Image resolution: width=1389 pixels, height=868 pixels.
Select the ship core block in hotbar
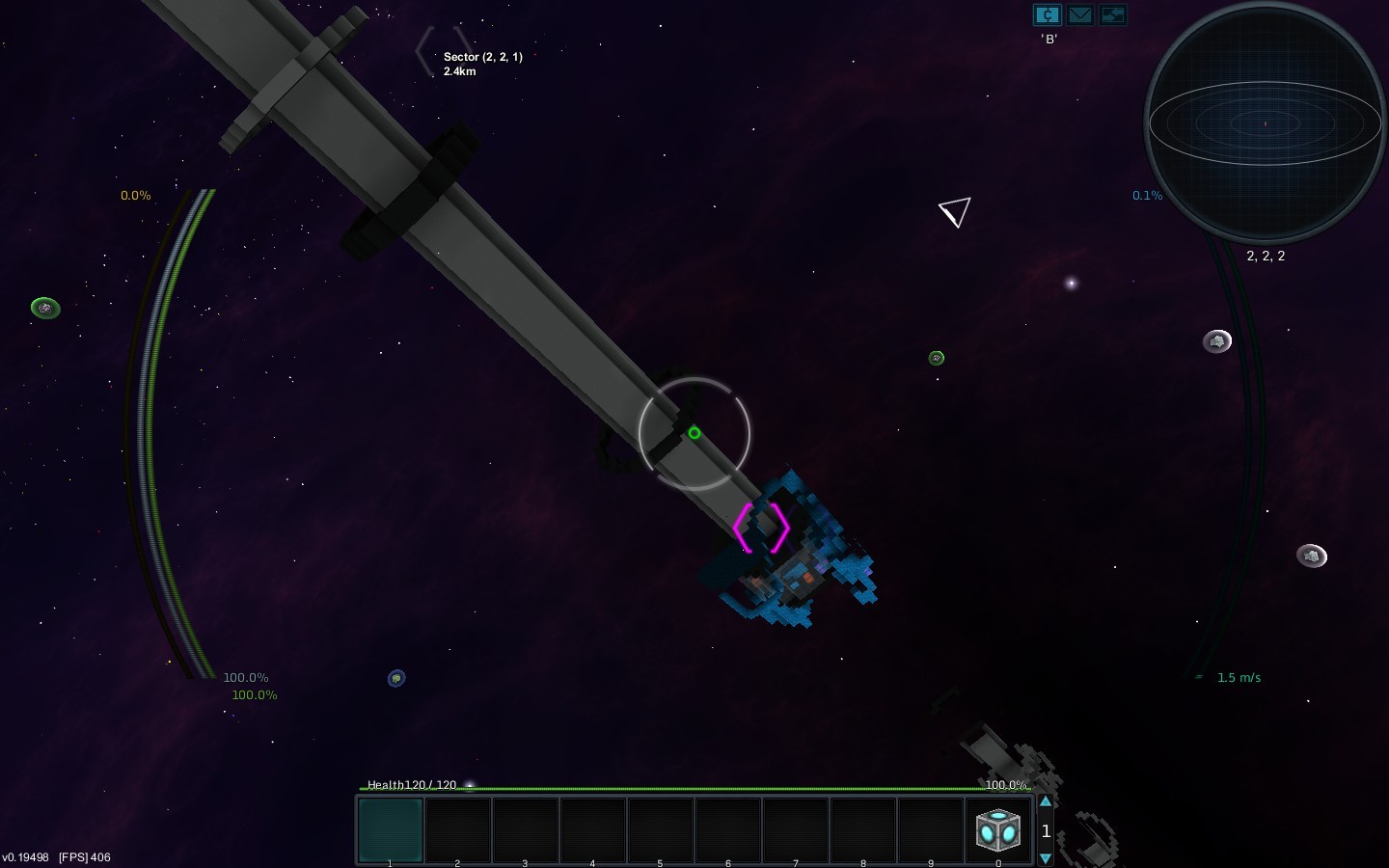click(998, 829)
